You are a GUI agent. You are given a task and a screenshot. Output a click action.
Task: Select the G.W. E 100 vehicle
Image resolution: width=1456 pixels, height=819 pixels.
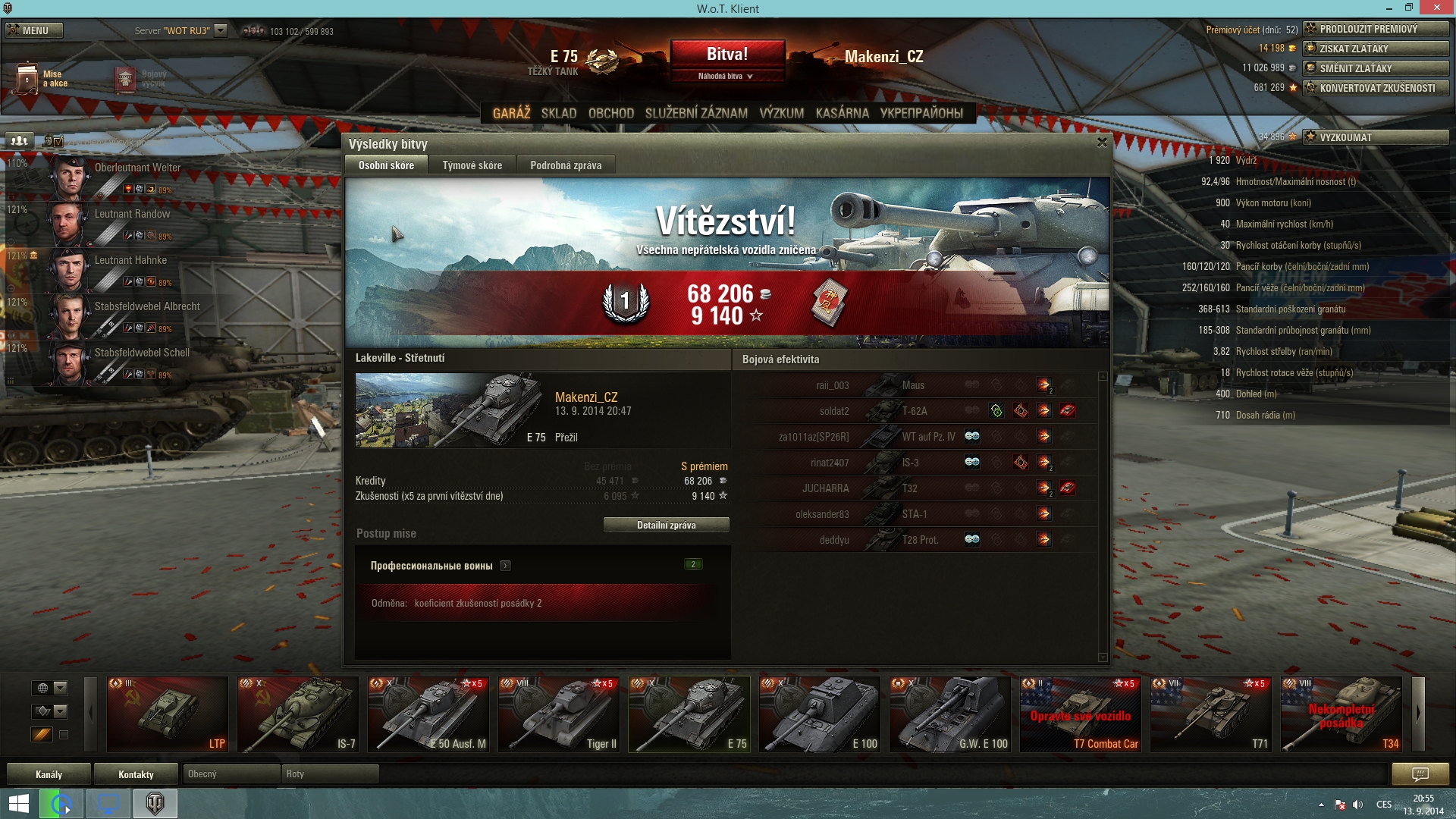[x=950, y=714]
